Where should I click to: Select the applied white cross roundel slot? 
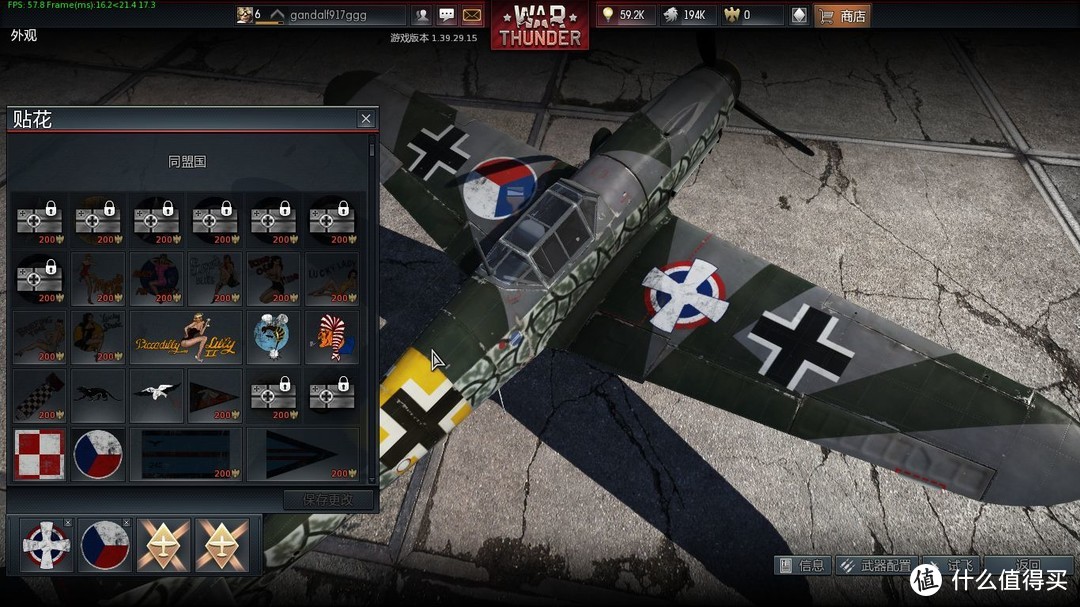click(46, 545)
